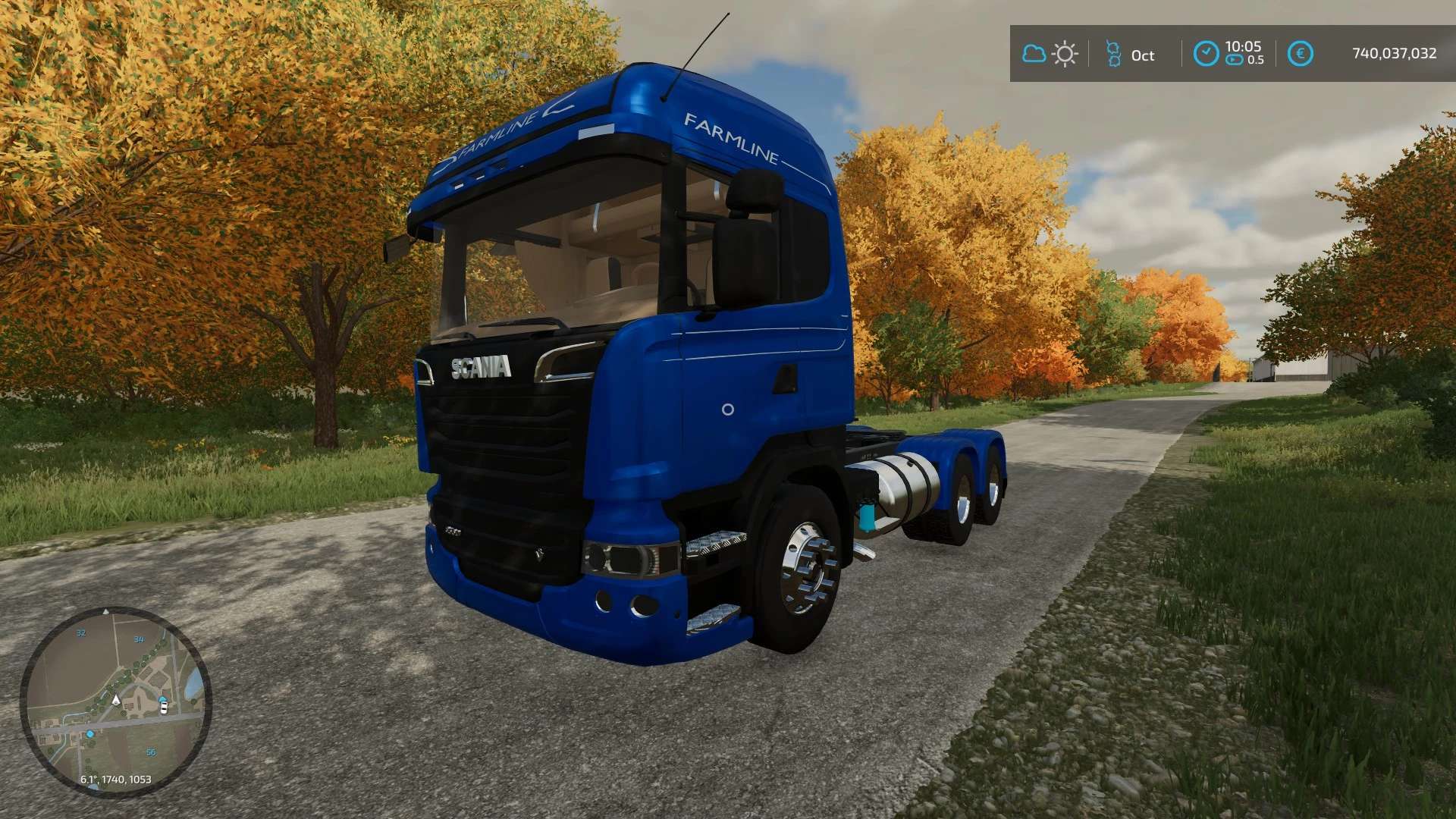Select the Oct season calendar icon
The height and width of the screenshot is (819, 1456).
click(x=1113, y=55)
